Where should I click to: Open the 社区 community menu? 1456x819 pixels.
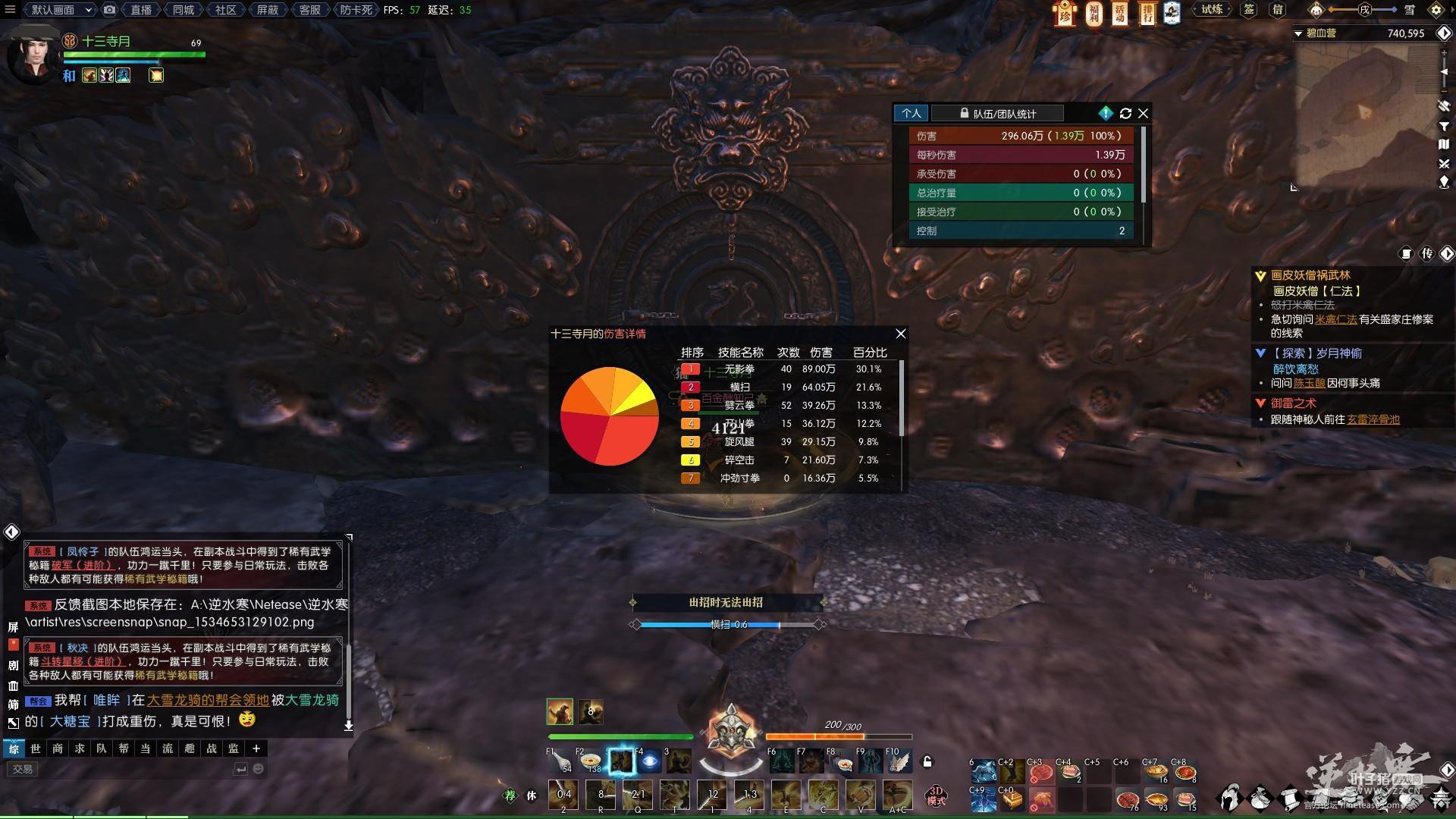(225, 10)
